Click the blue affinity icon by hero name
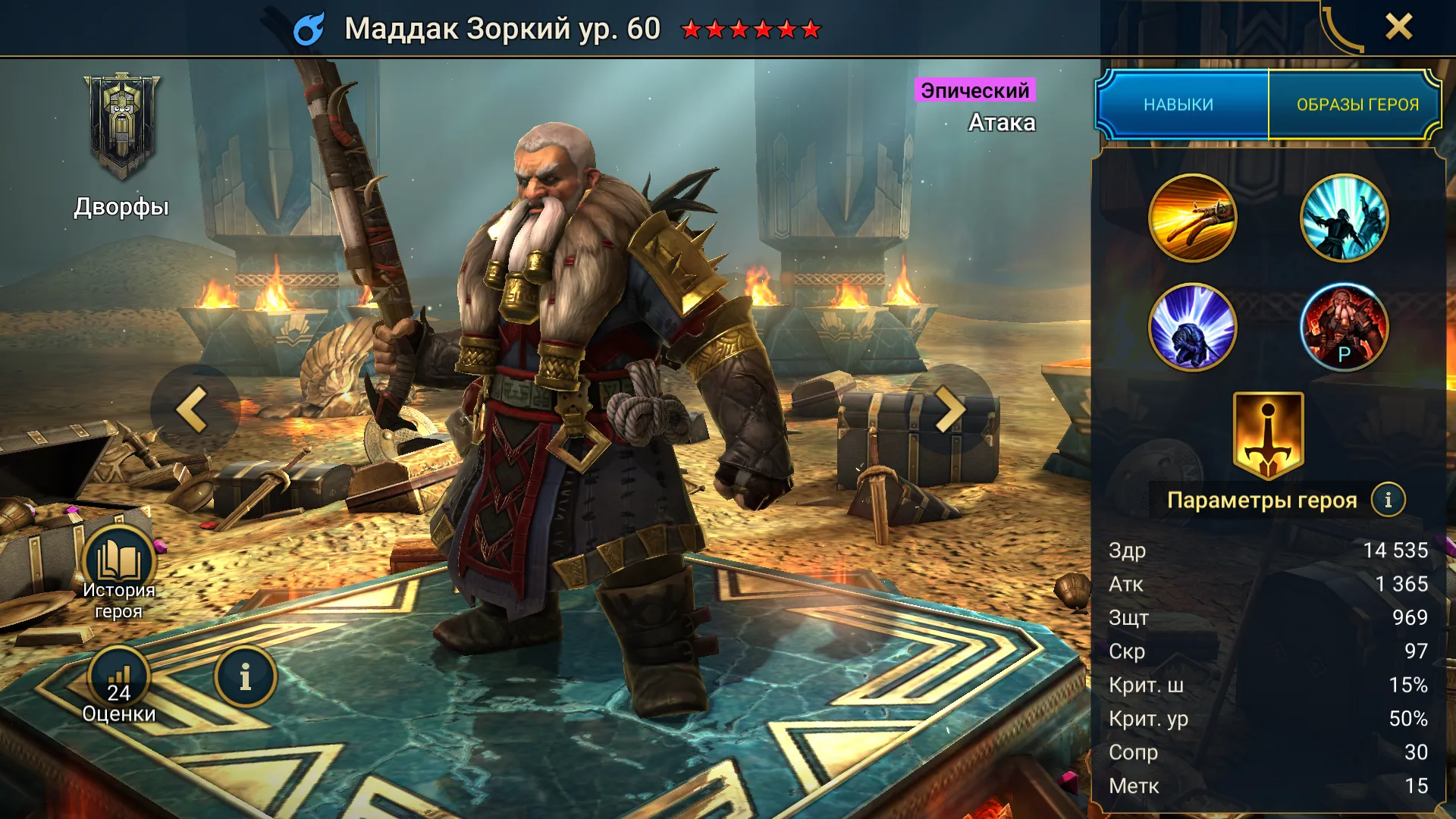The width and height of the screenshot is (1456, 819). [x=309, y=29]
